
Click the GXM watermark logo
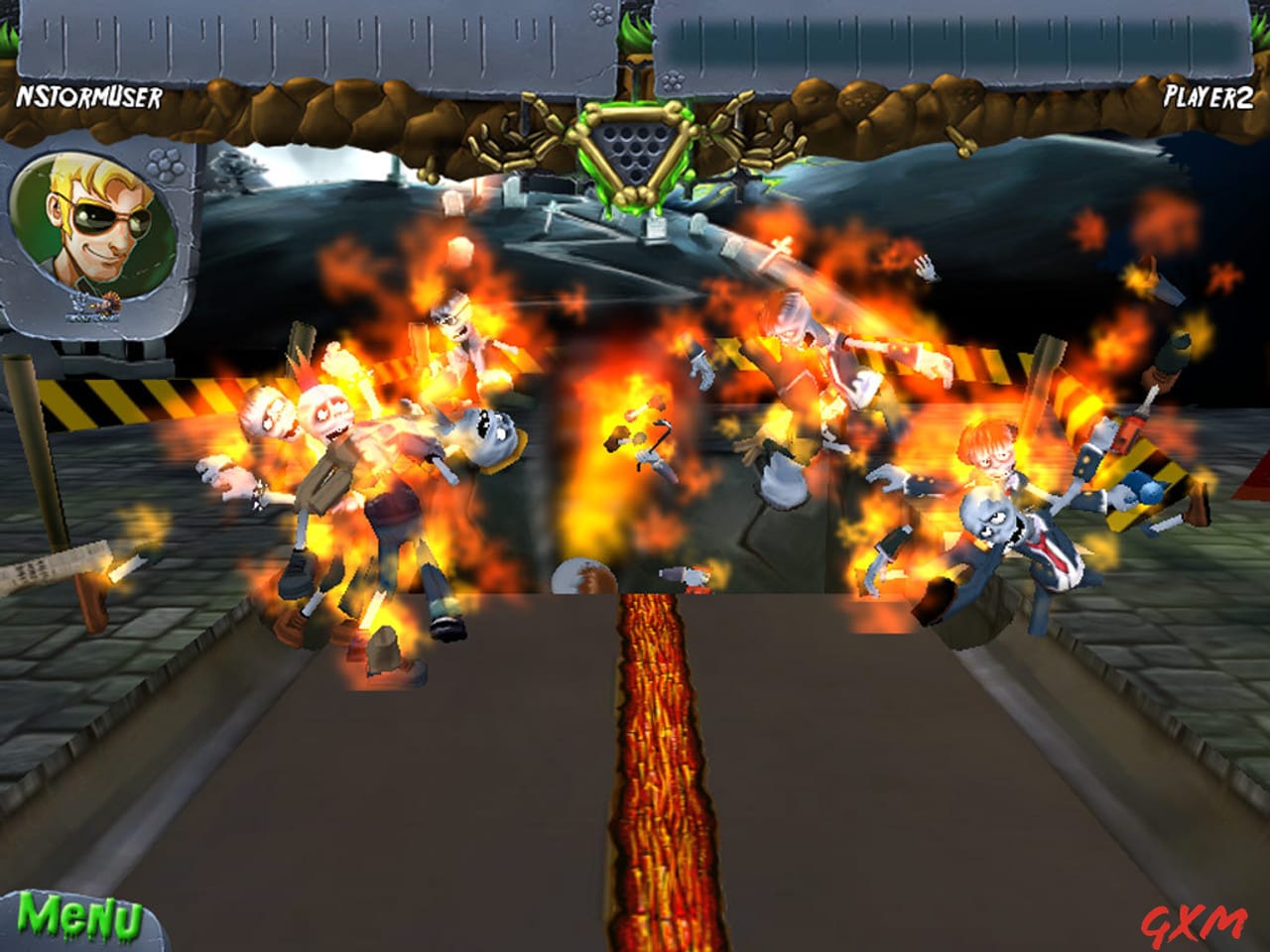pyautogui.click(x=1193, y=921)
